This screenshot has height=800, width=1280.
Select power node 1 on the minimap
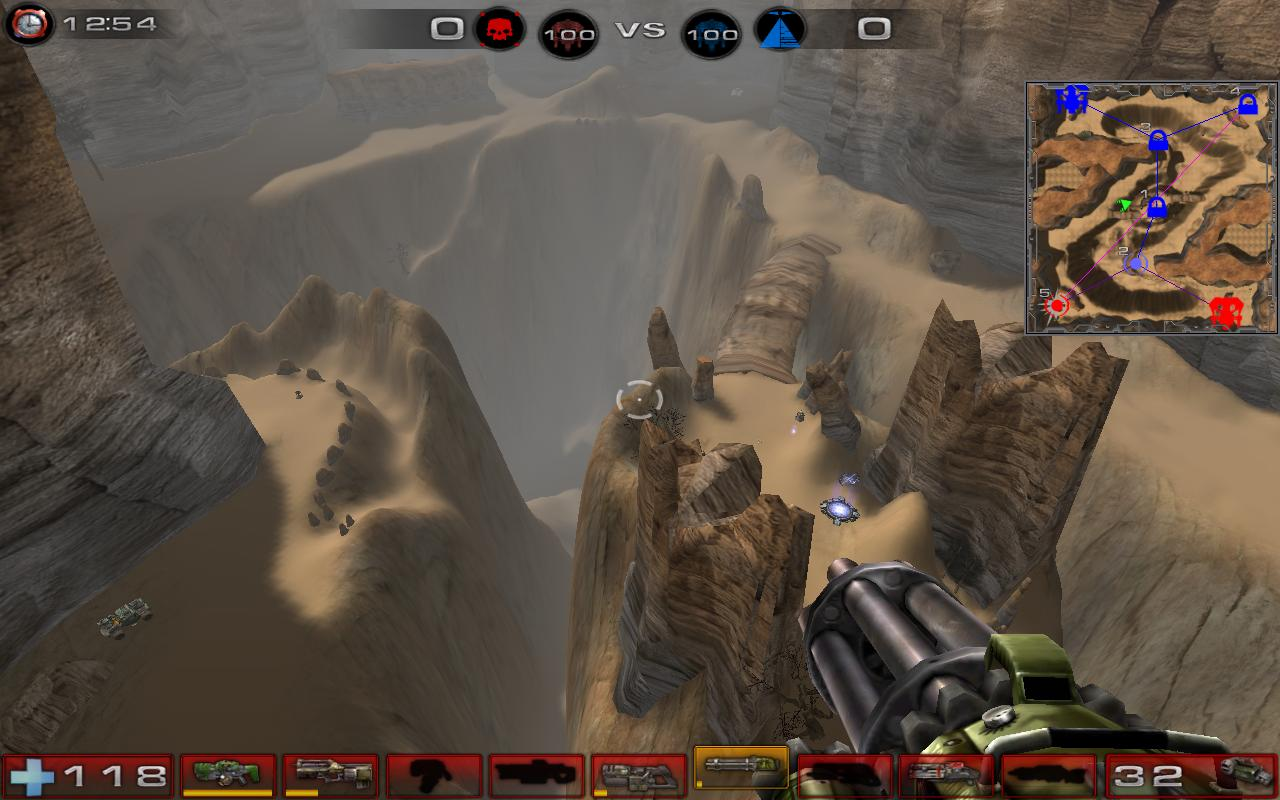(1159, 207)
